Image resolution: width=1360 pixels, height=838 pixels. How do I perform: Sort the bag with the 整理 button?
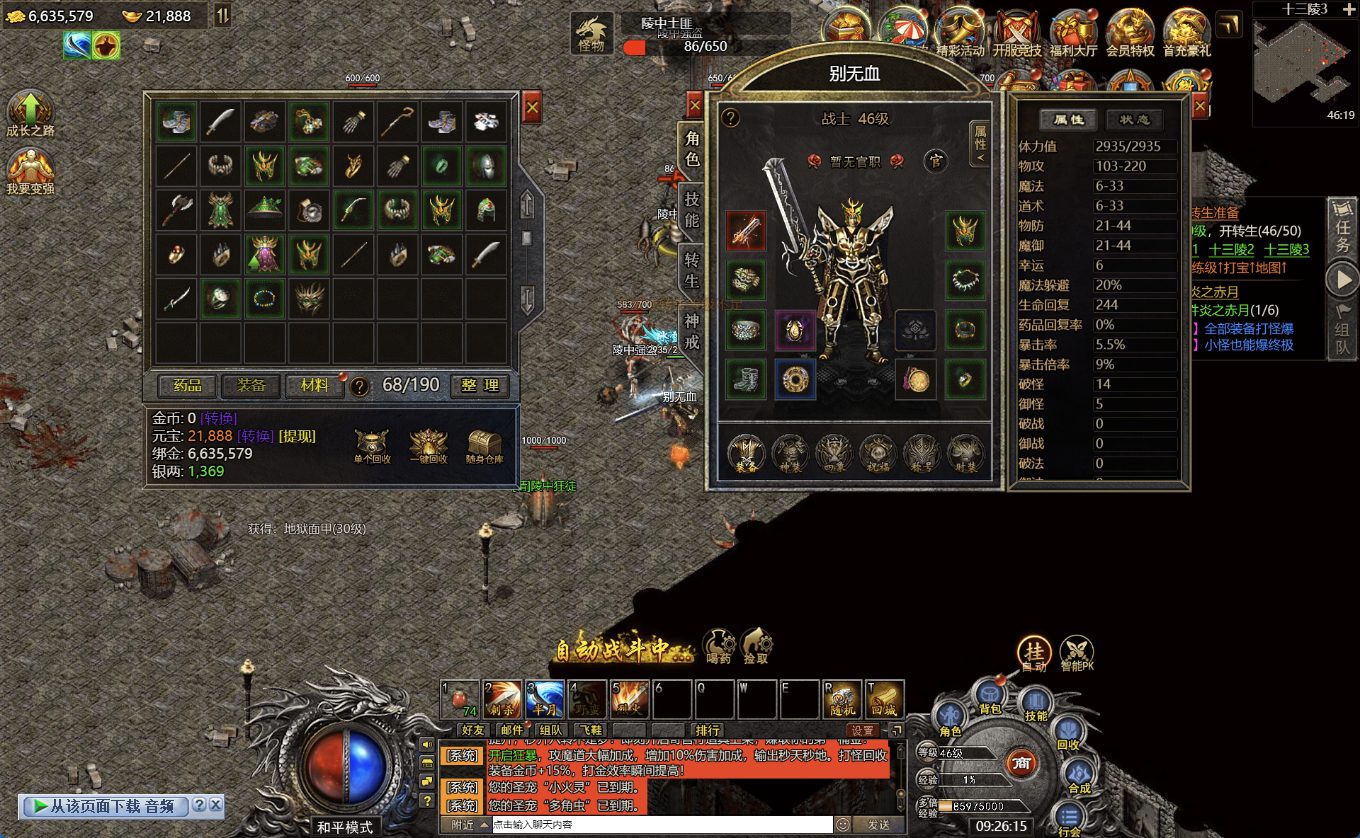tap(479, 385)
